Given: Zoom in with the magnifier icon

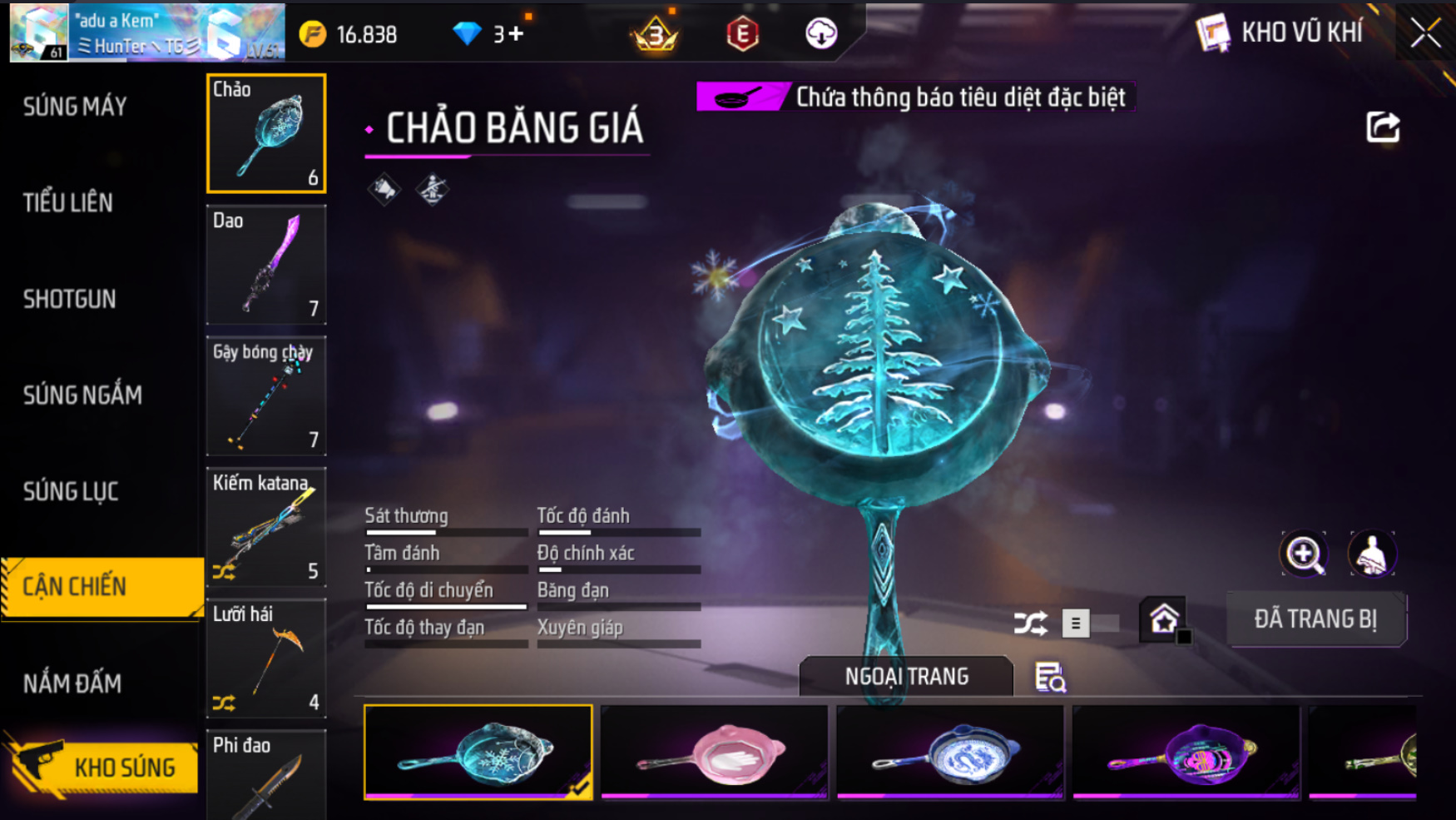Looking at the screenshot, I should click(1304, 554).
